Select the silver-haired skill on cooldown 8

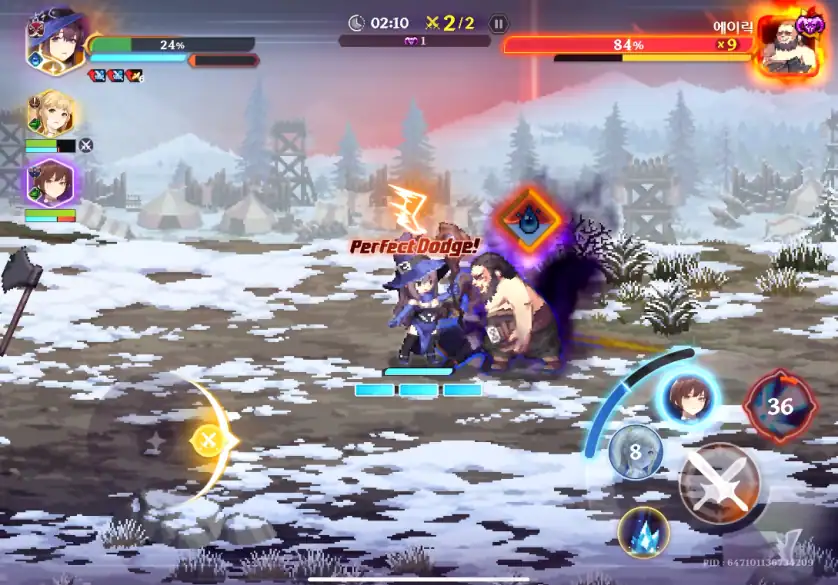coord(635,451)
